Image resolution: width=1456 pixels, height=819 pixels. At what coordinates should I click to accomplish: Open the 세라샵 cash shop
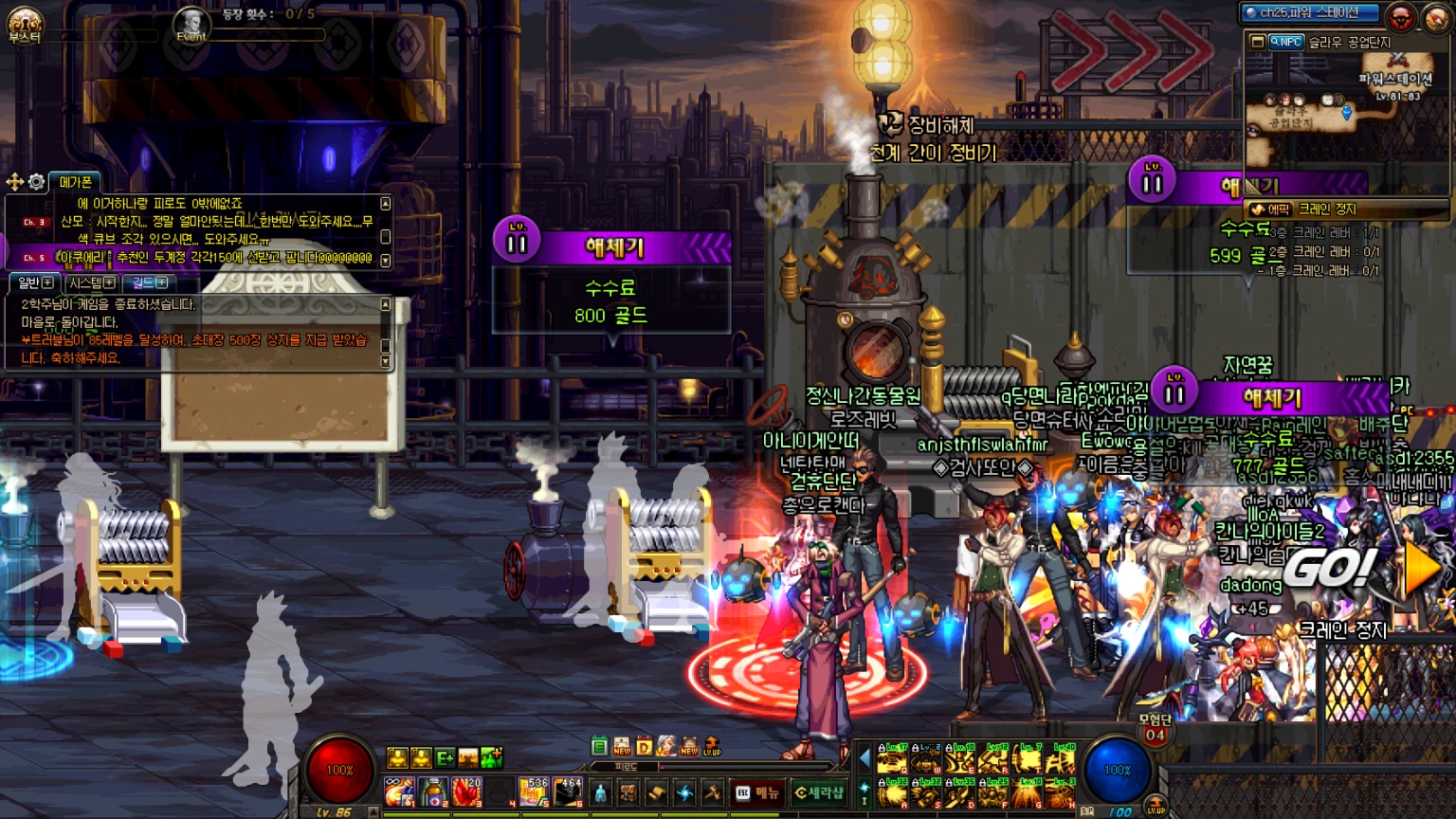pyautogui.click(x=818, y=792)
